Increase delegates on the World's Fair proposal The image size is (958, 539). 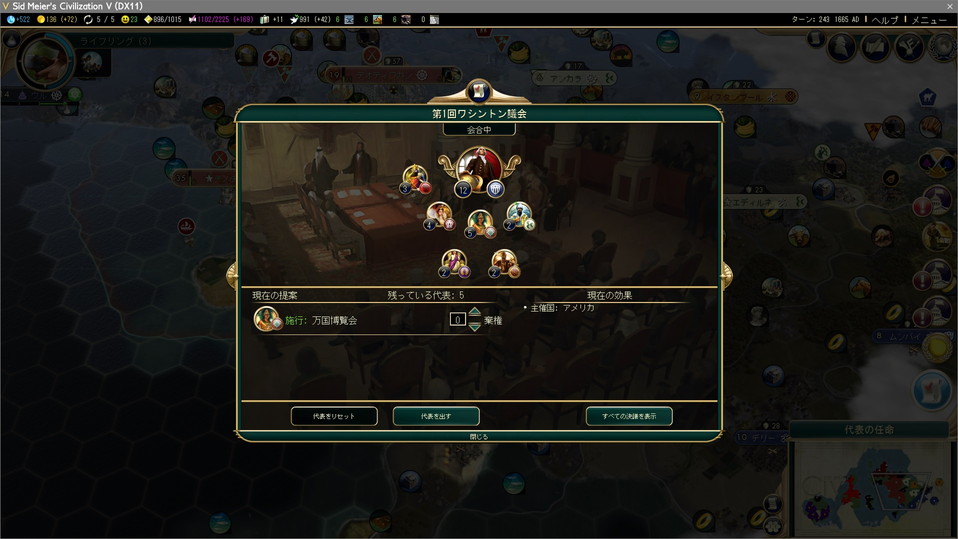coord(475,312)
